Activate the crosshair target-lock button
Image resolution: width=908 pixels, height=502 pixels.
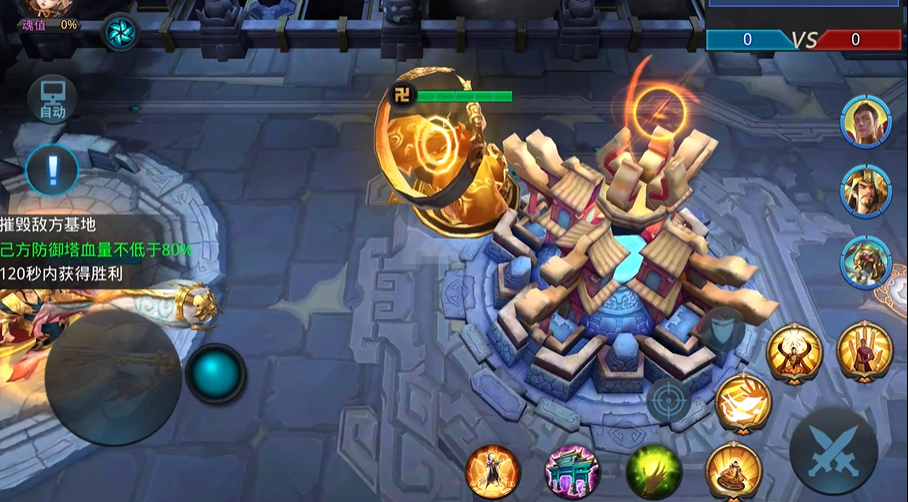point(669,400)
